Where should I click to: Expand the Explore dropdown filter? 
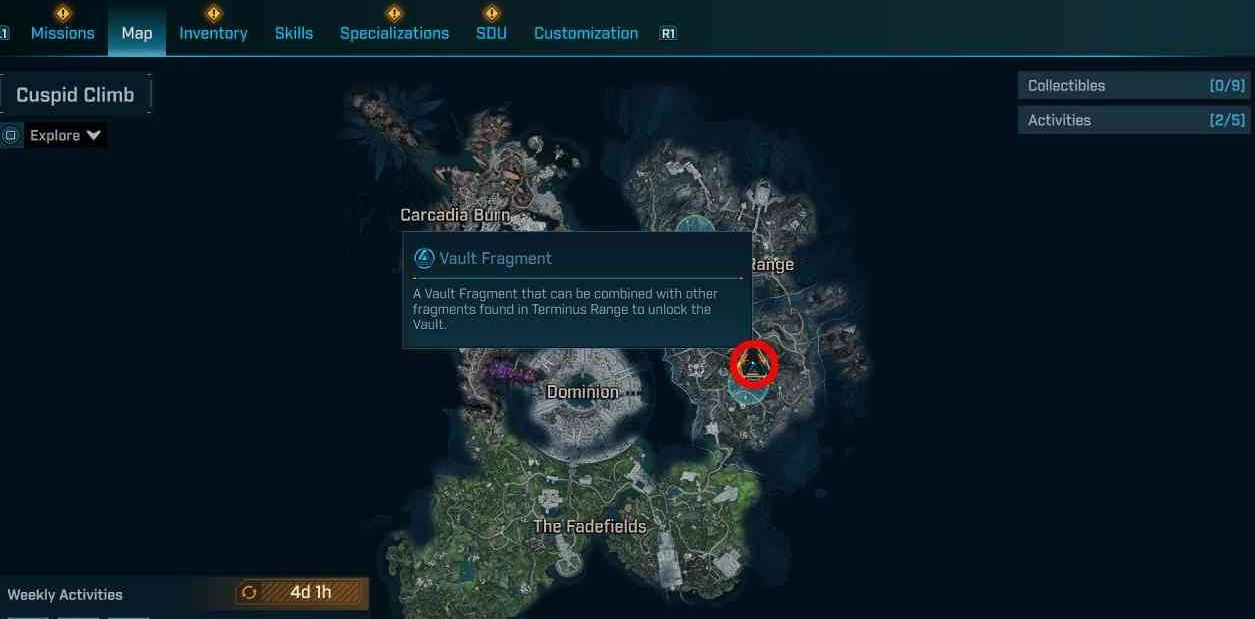(66, 135)
